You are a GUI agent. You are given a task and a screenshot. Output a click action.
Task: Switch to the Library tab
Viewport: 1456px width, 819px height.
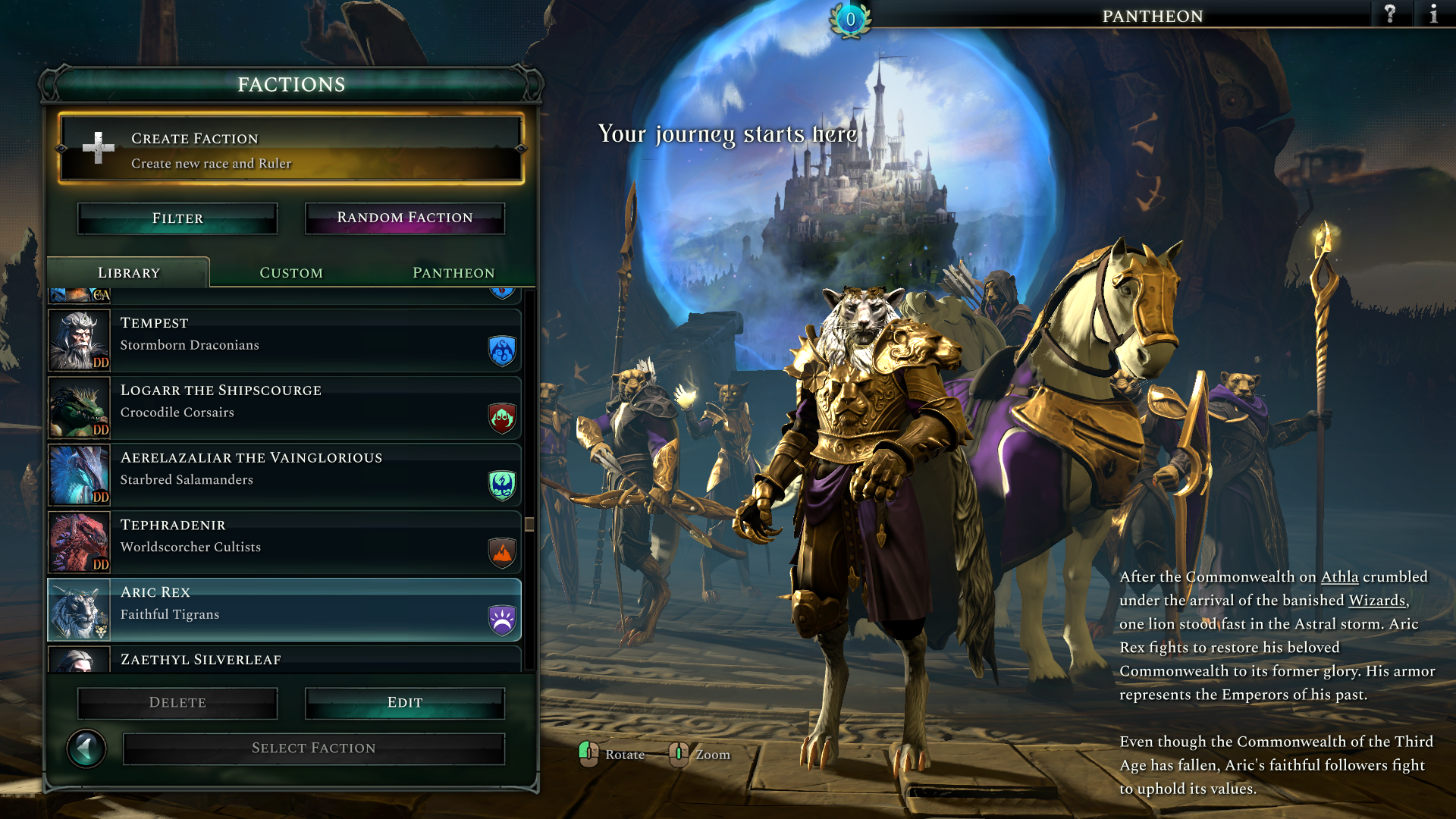(x=129, y=273)
